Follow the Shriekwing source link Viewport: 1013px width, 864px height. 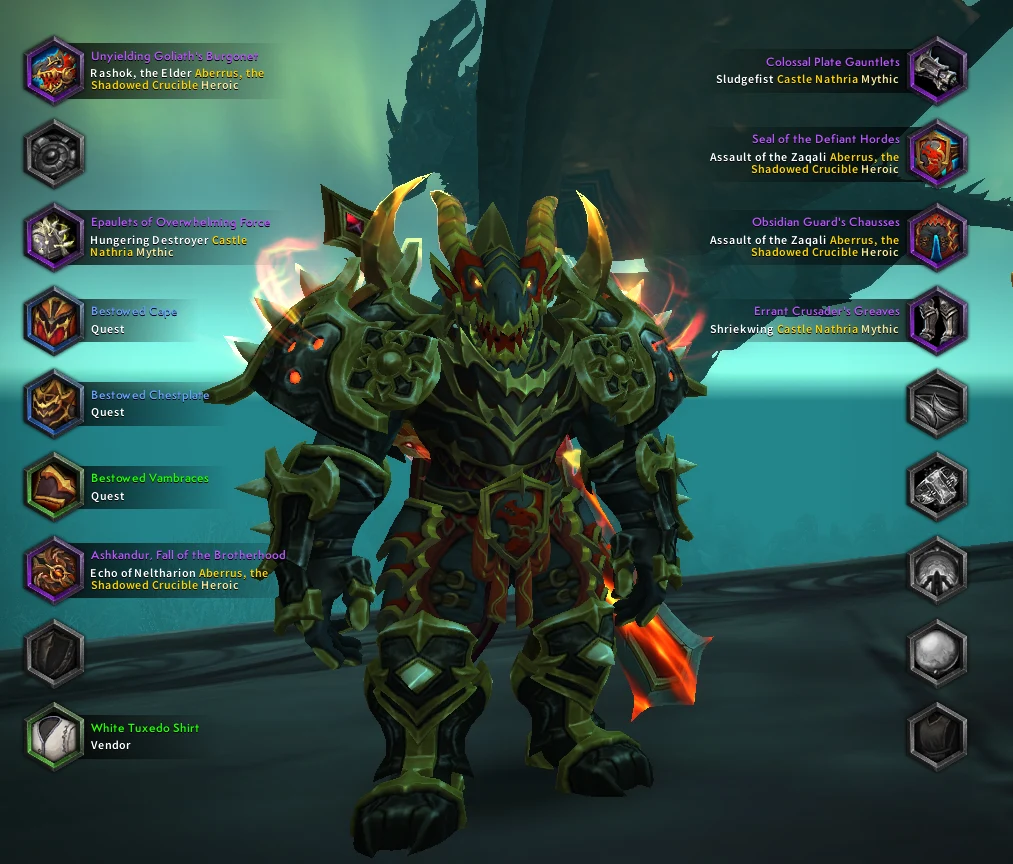point(741,329)
